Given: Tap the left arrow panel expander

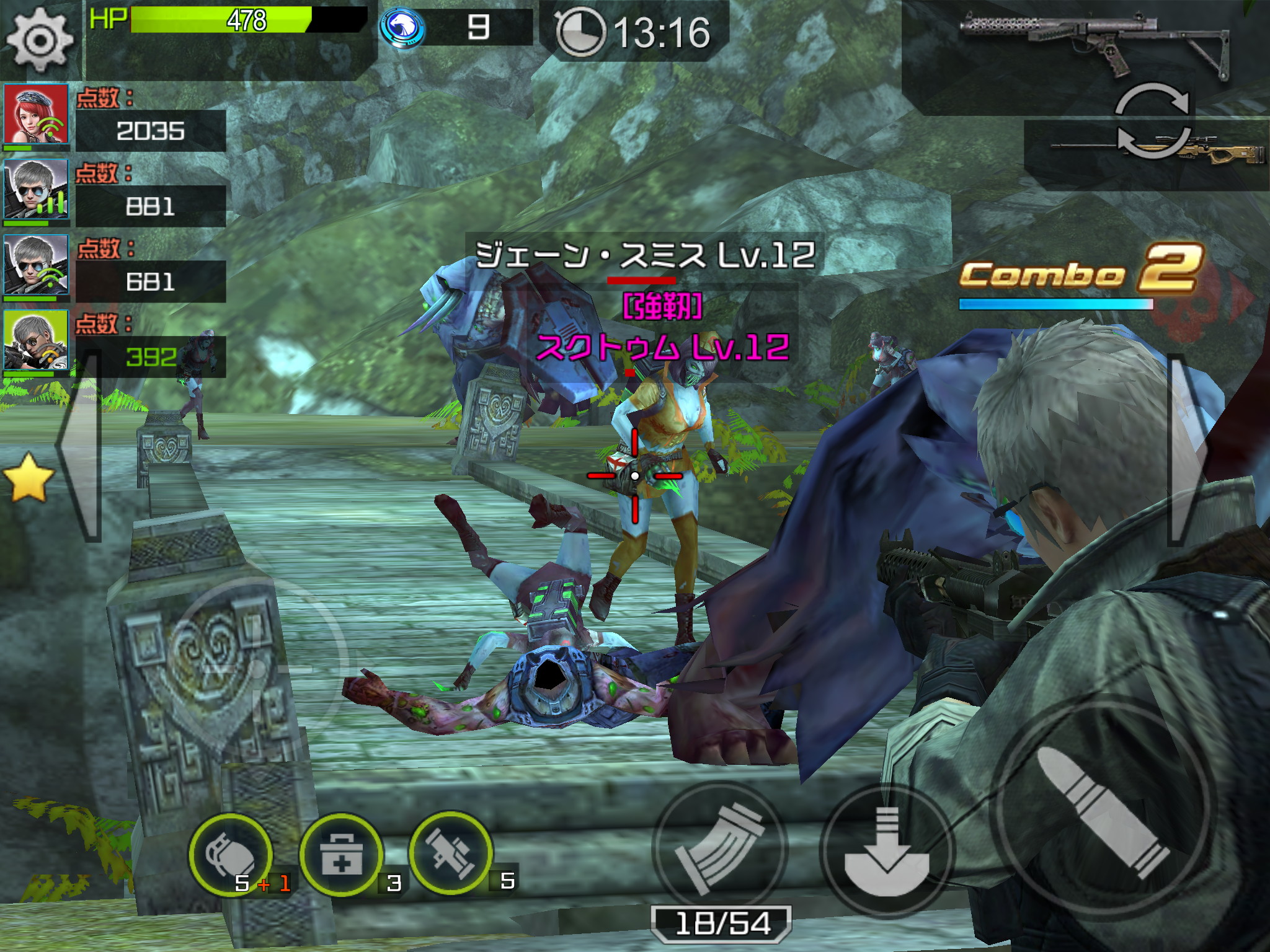Looking at the screenshot, I should [x=79, y=445].
